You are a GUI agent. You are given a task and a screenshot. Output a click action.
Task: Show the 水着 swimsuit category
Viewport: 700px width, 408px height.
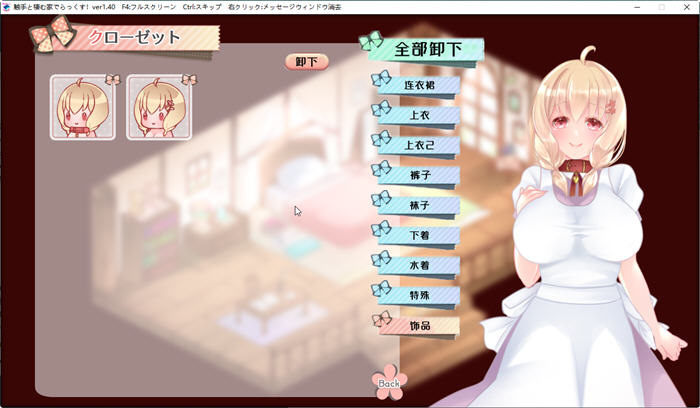click(x=420, y=266)
